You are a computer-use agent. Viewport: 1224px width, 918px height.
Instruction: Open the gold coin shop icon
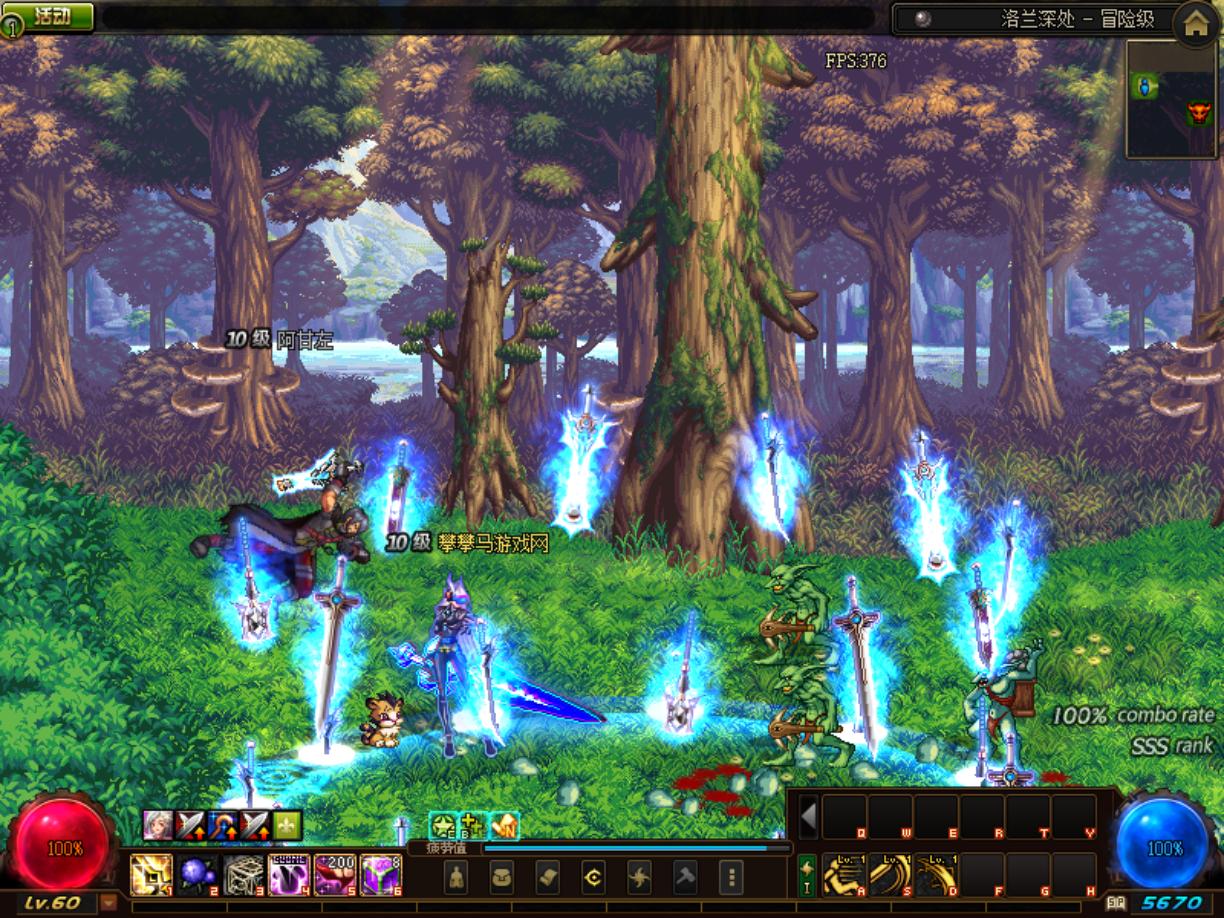(594, 878)
